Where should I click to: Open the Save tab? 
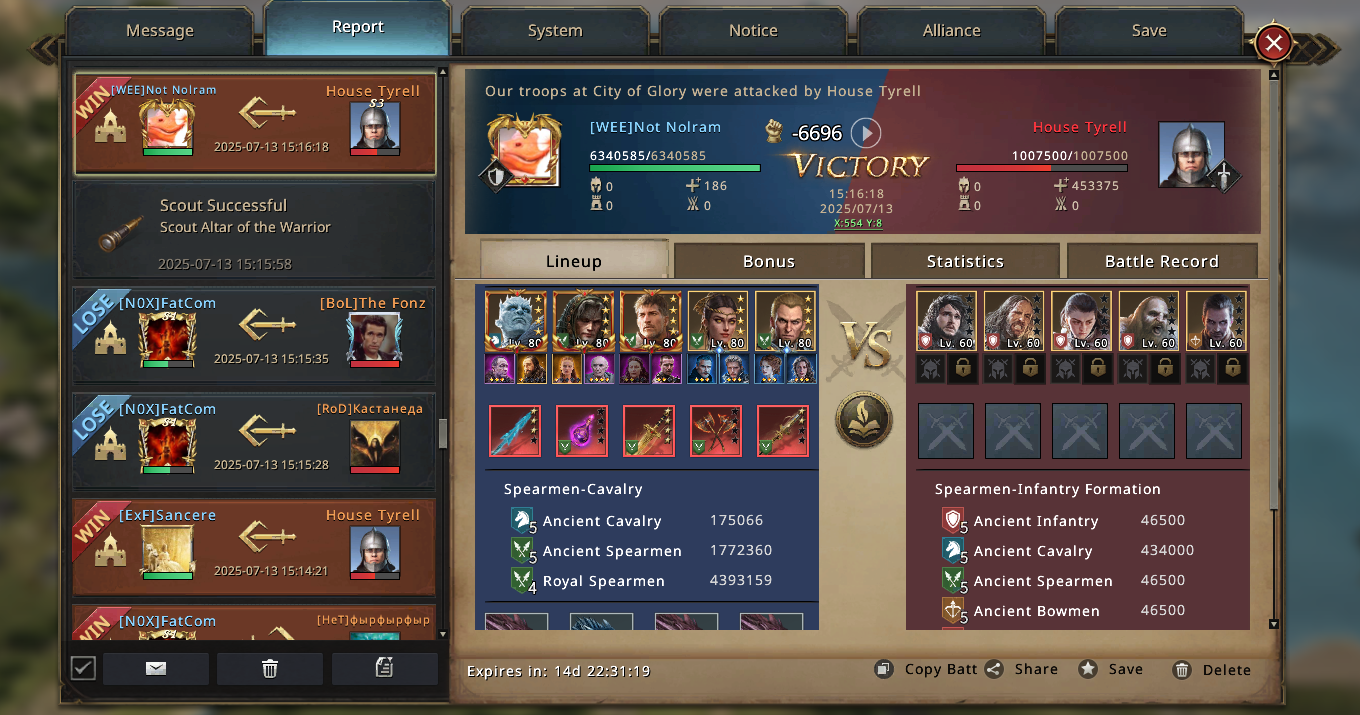[1149, 31]
